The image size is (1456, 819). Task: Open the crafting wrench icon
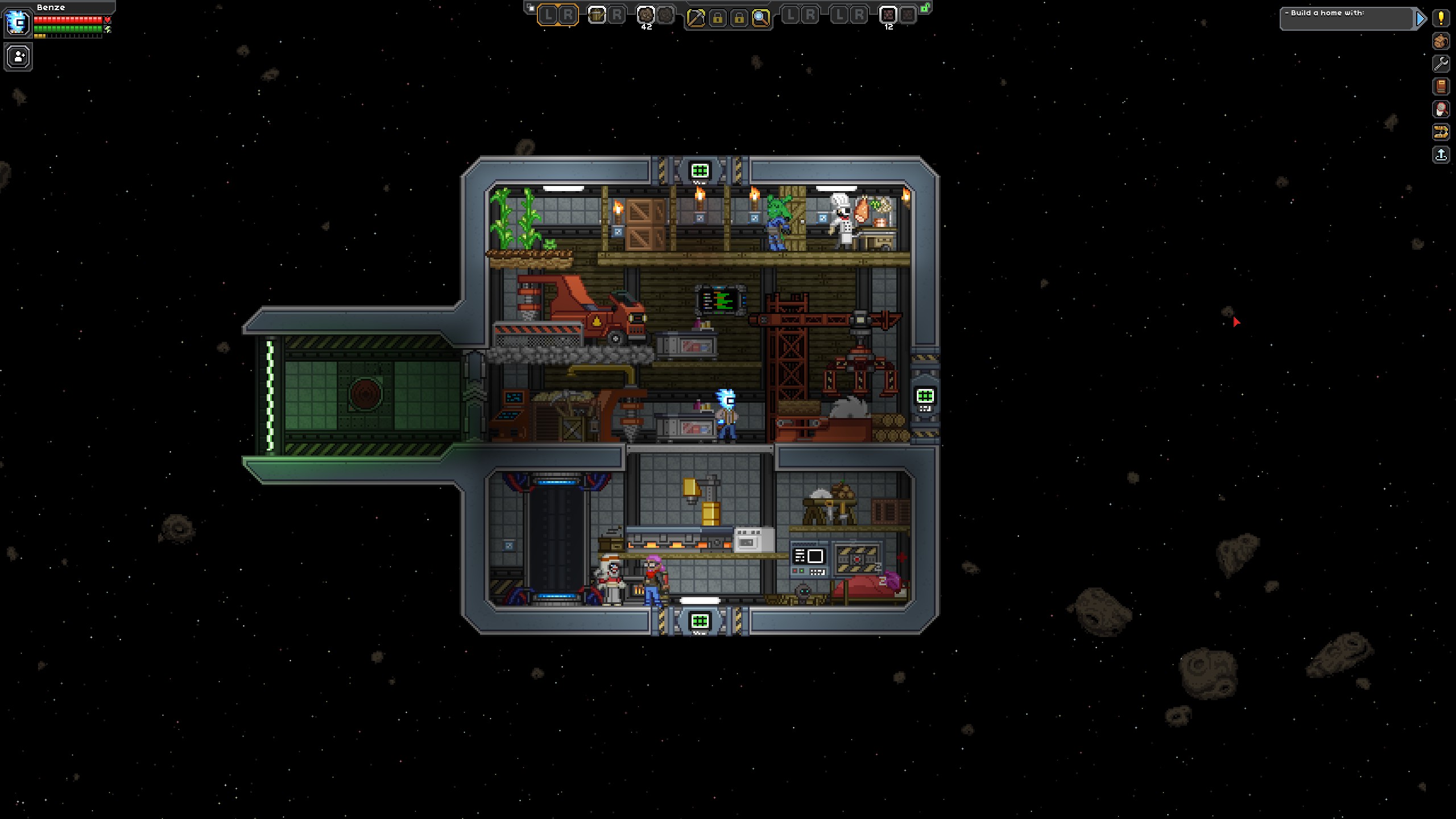(1441, 63)
